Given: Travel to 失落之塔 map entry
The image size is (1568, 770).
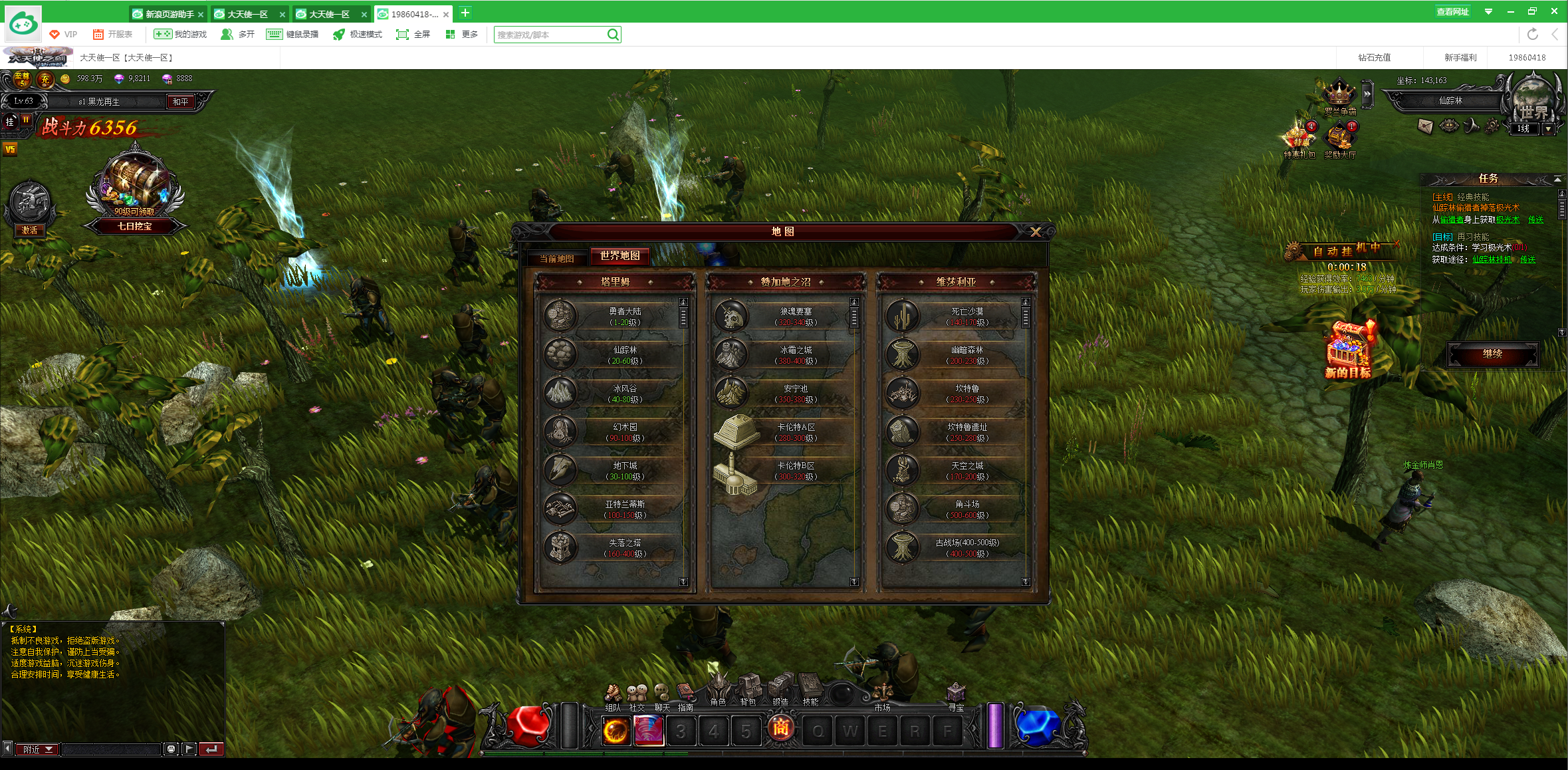Looking at the screenshot, I should coord(615,547).
